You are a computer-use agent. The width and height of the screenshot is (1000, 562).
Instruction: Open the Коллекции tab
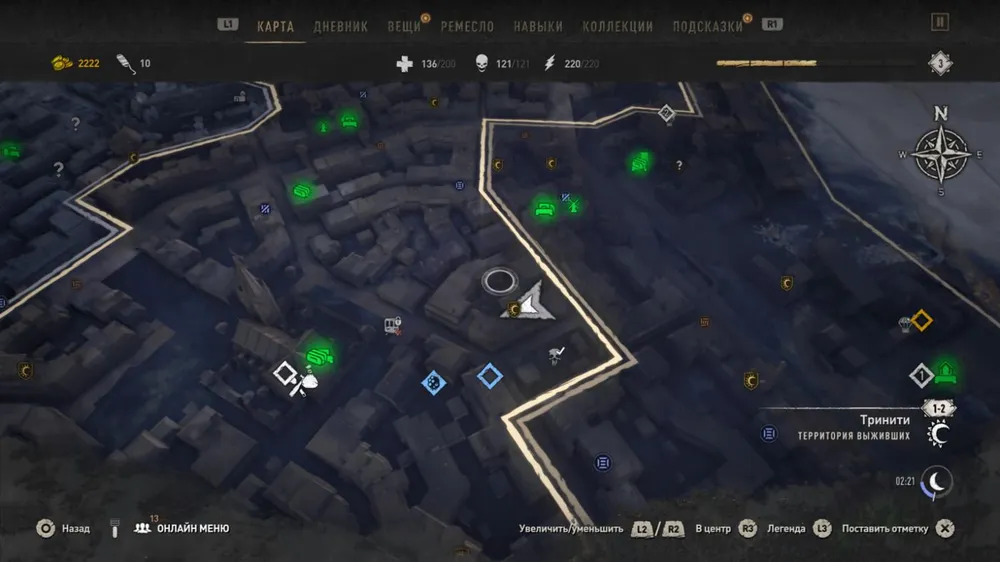point(617,27)
